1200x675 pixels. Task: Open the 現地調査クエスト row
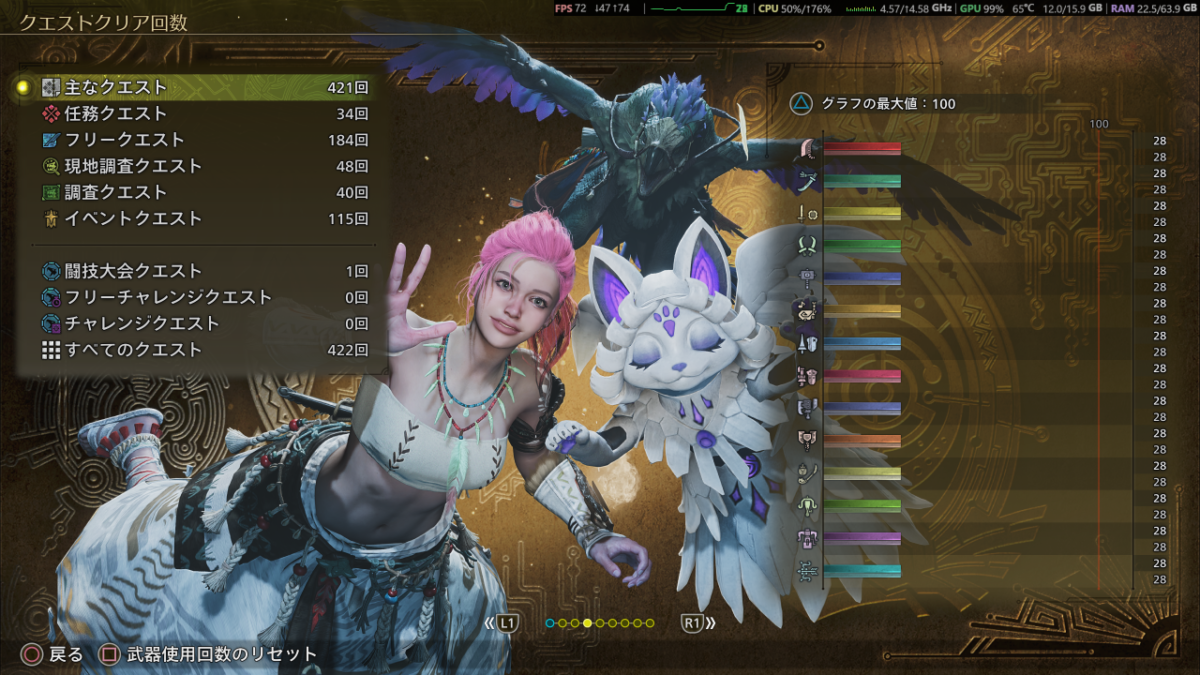coord(200,166)
